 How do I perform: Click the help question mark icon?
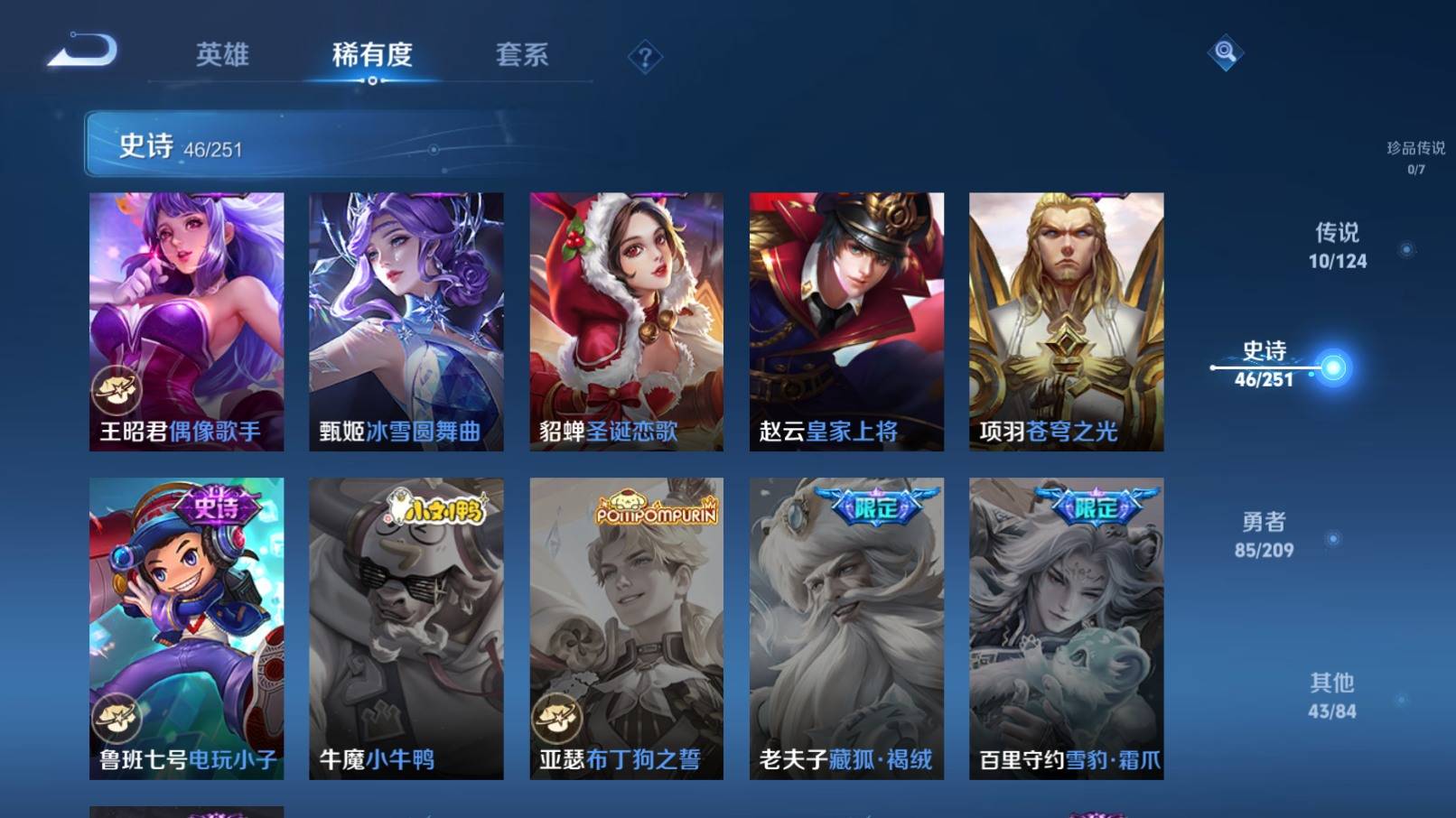click(x=643, y=59)
